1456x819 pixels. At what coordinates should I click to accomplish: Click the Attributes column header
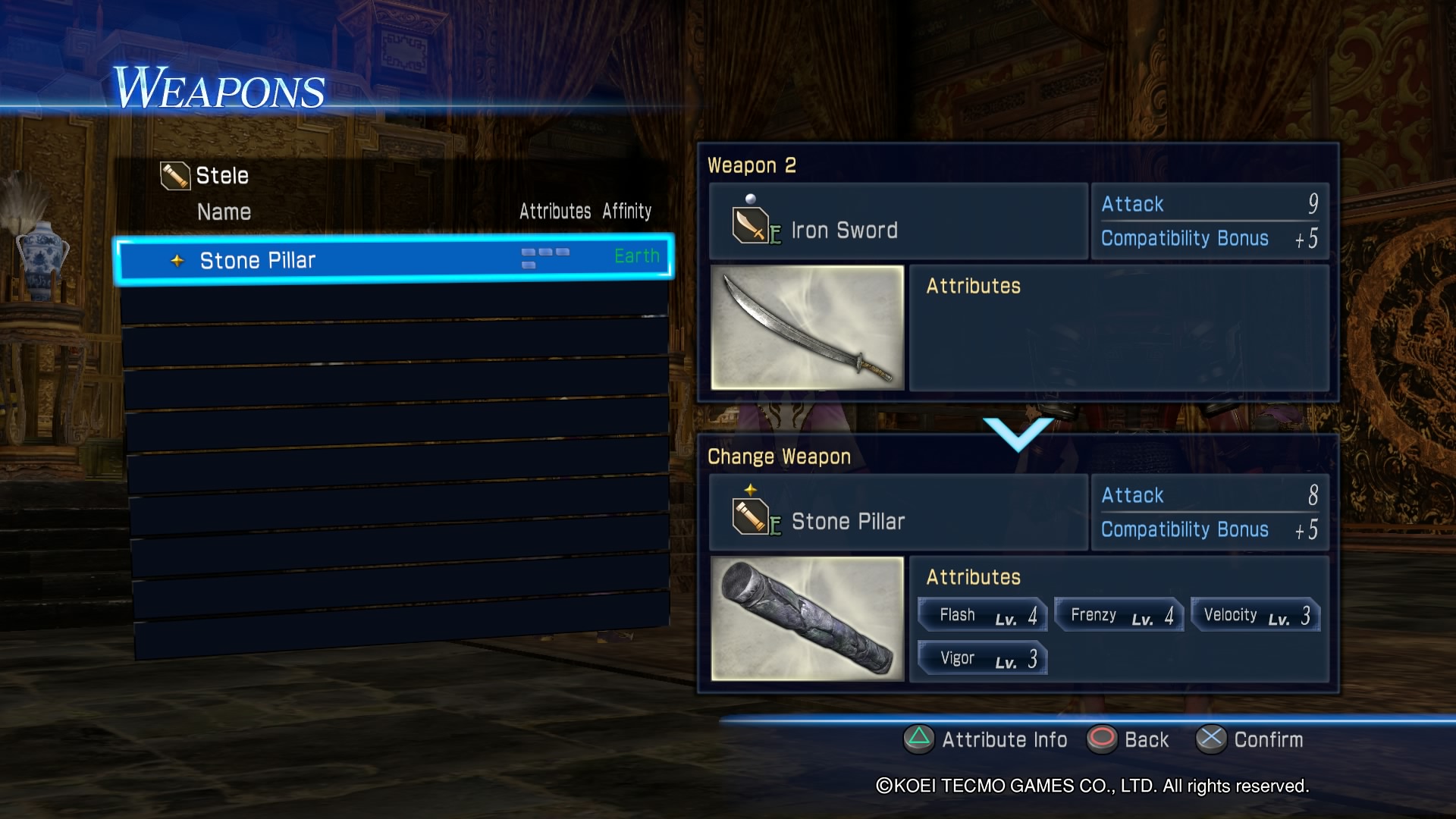point(554,212)
